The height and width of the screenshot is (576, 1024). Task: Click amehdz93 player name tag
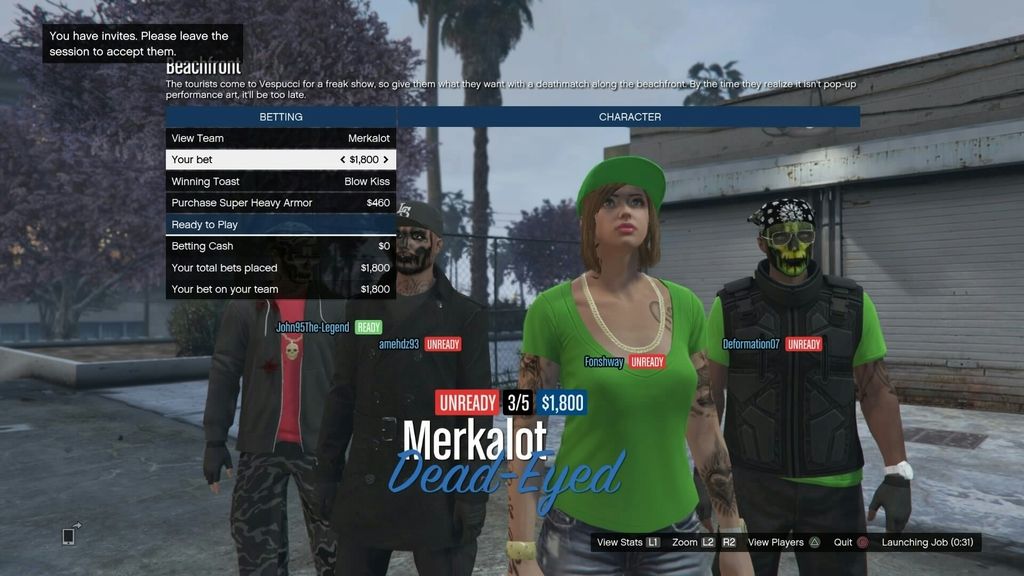(399, 344)
